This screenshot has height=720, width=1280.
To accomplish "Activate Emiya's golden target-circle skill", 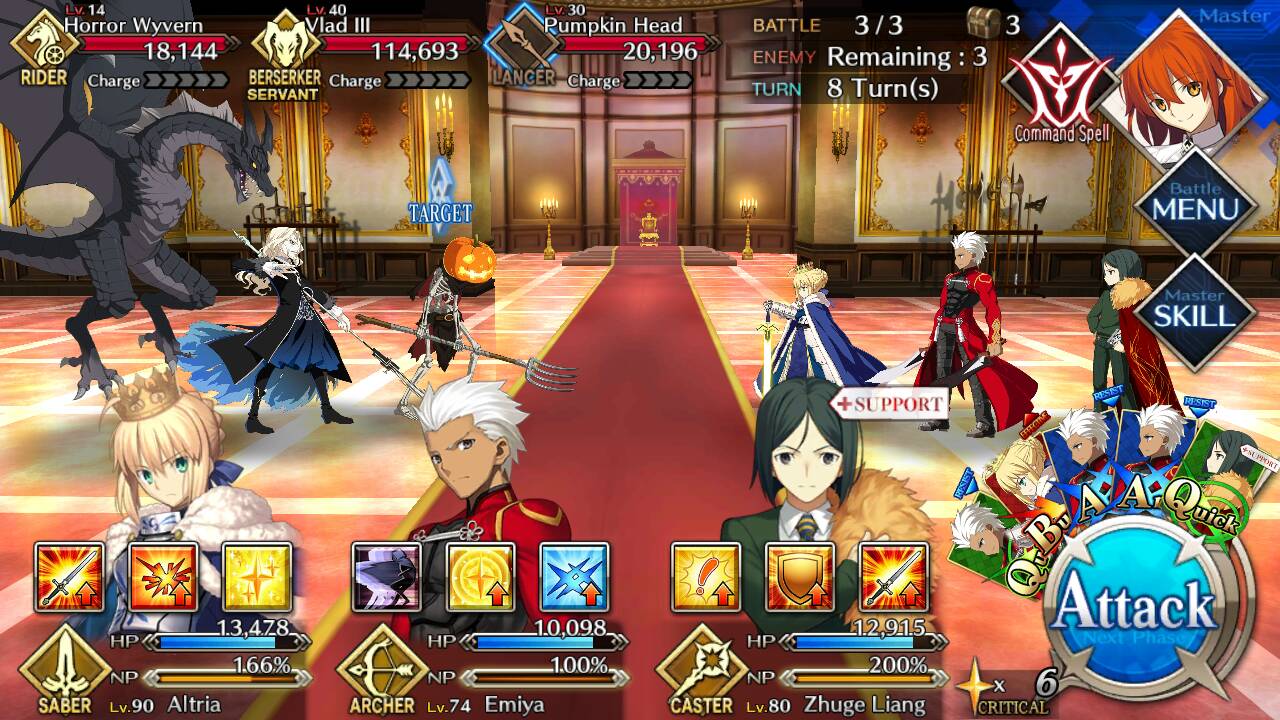I will click(481, 577).
